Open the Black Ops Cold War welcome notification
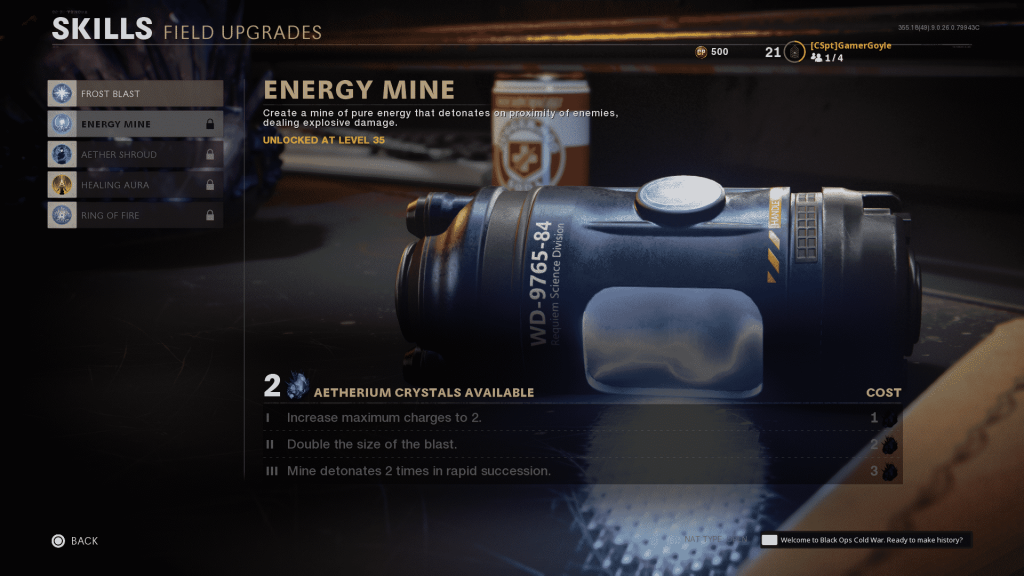This screenshot has width=1024, height=576. pos(866,540)
